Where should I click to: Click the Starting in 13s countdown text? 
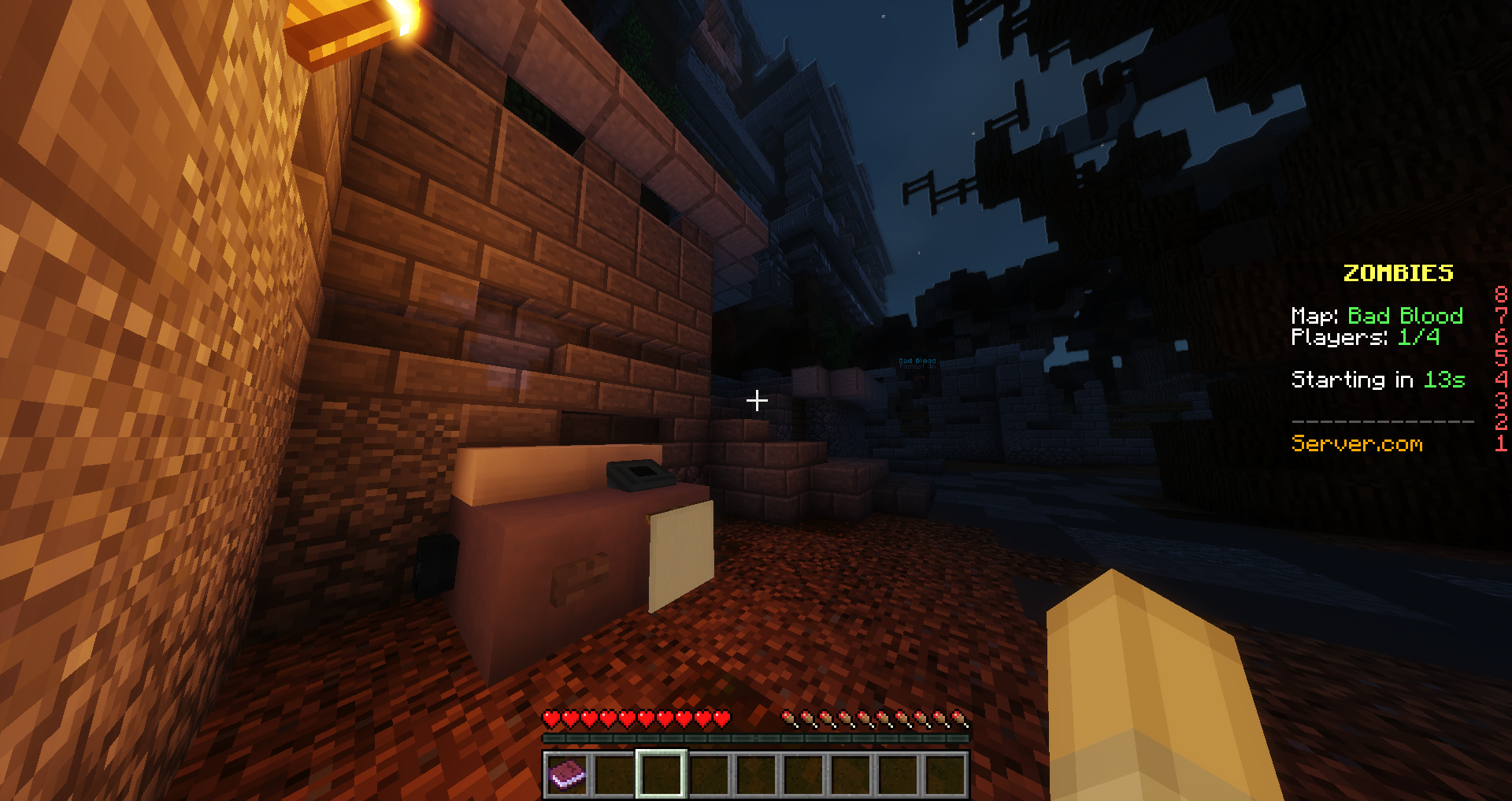click(x=1378, y=380)
